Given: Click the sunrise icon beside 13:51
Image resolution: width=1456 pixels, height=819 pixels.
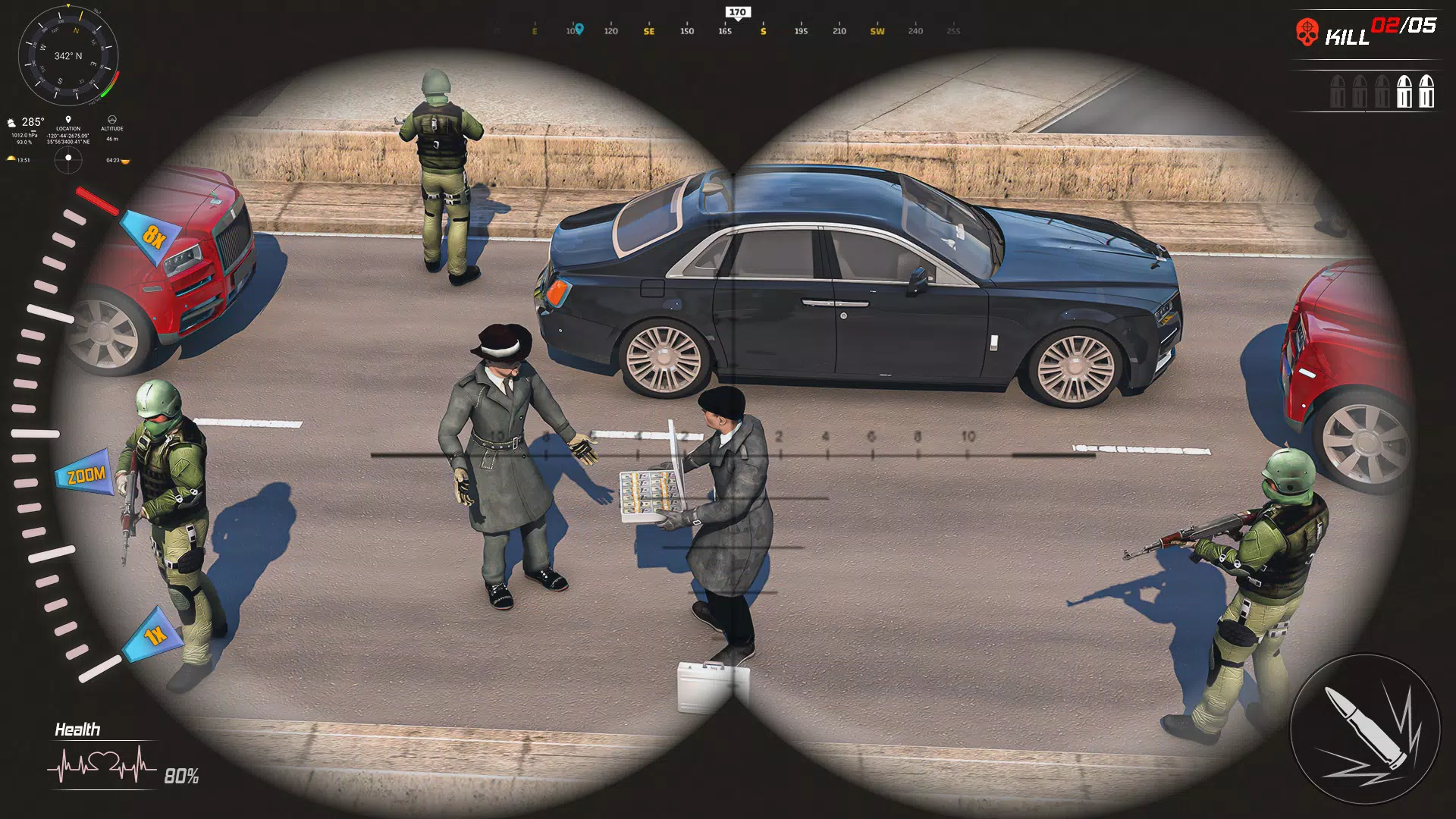Looking at the screenshot, I should pos(11,158).
